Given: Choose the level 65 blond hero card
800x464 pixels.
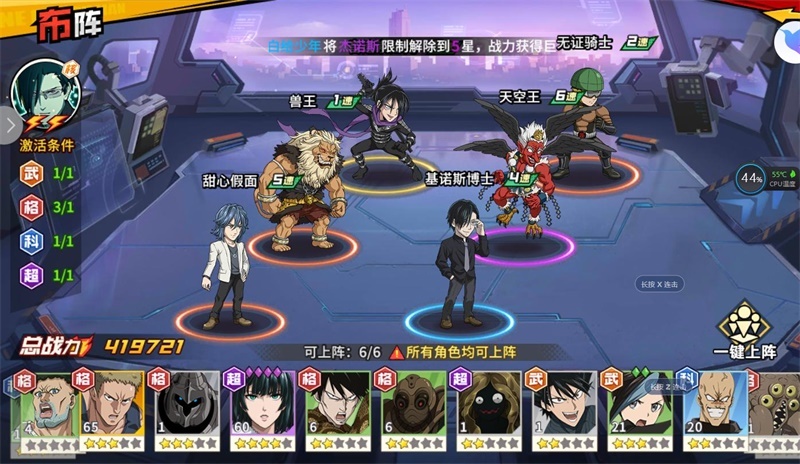Looking at the screenshot, I should 109,409.
